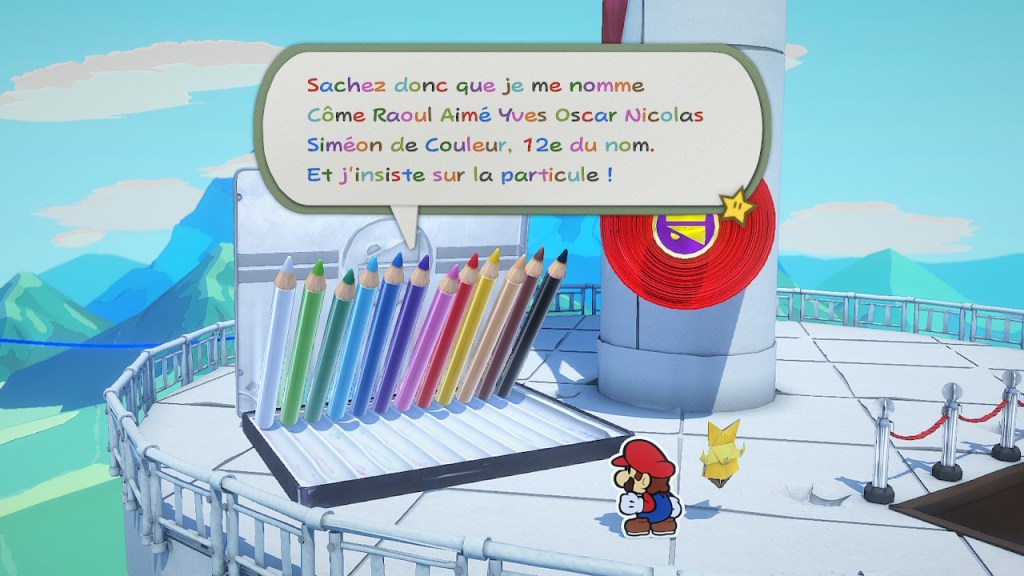Click the star icon to continue dialogue
This screenshot has width=1024, height=576.
click(x=738, y=207)
